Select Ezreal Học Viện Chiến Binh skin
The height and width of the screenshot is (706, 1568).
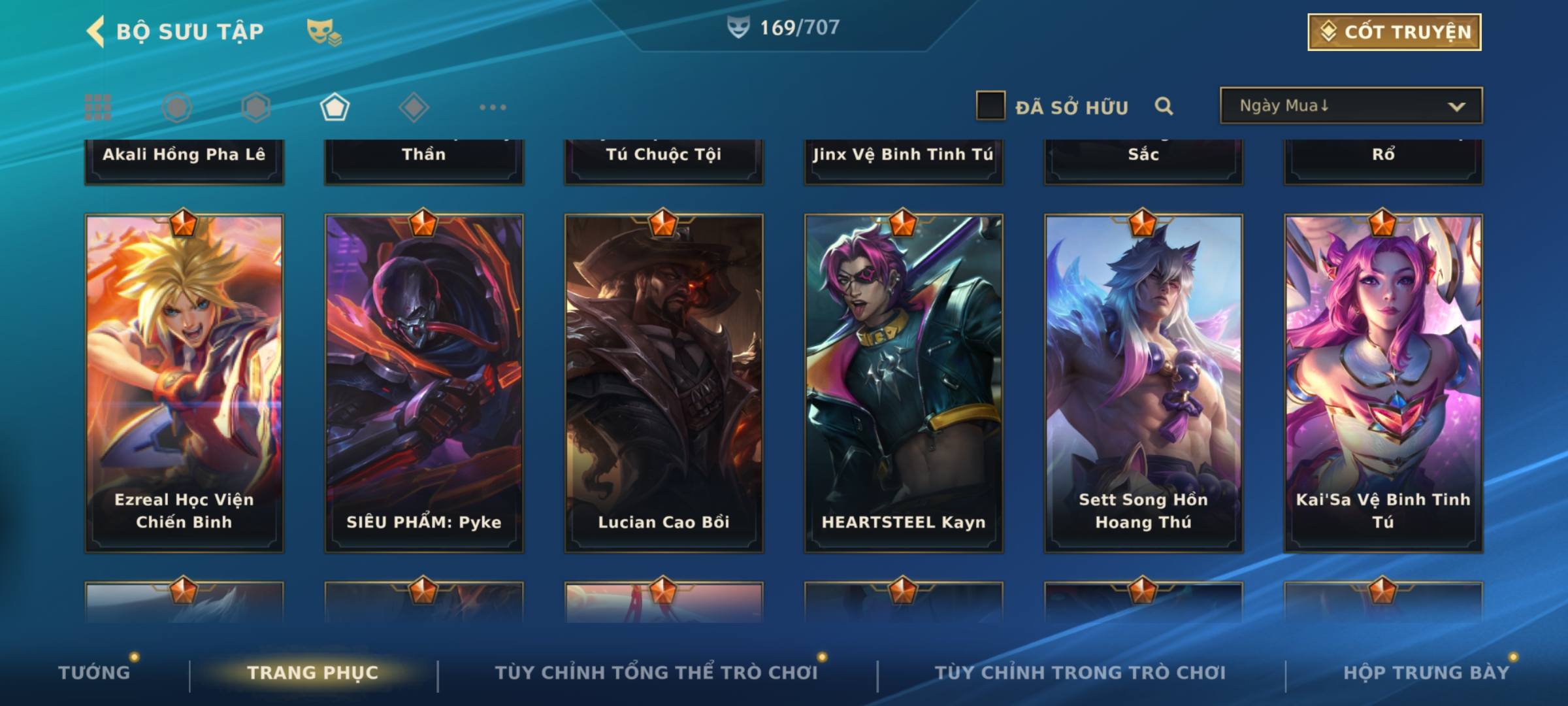coord(184,383)
